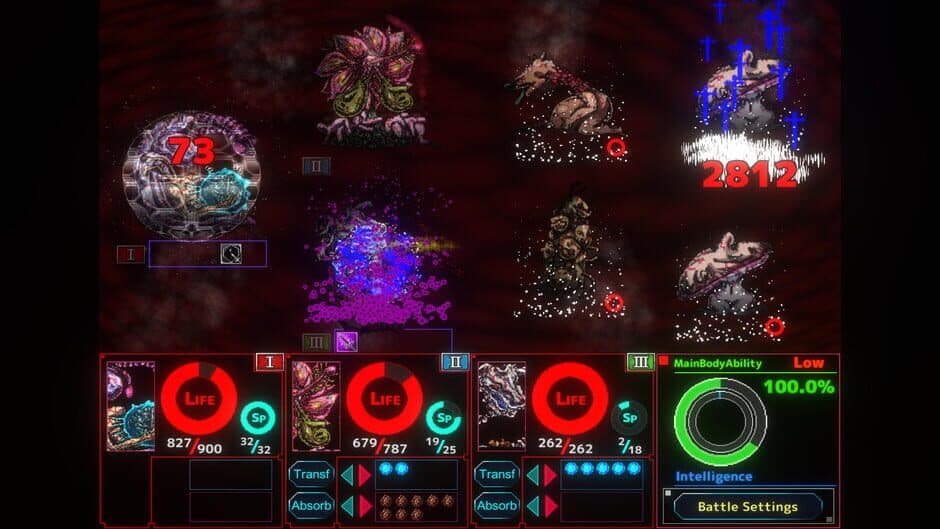Select unit III's portrait in the party panel
The image size is (940, 529).
coord(501,406)
